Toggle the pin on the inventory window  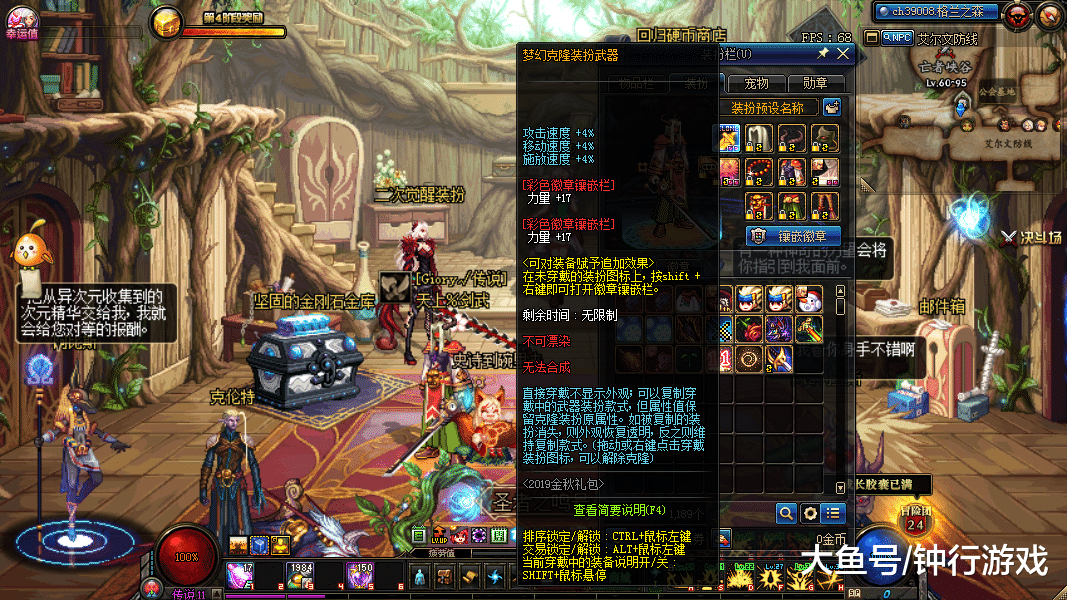(x=823, y=53)
